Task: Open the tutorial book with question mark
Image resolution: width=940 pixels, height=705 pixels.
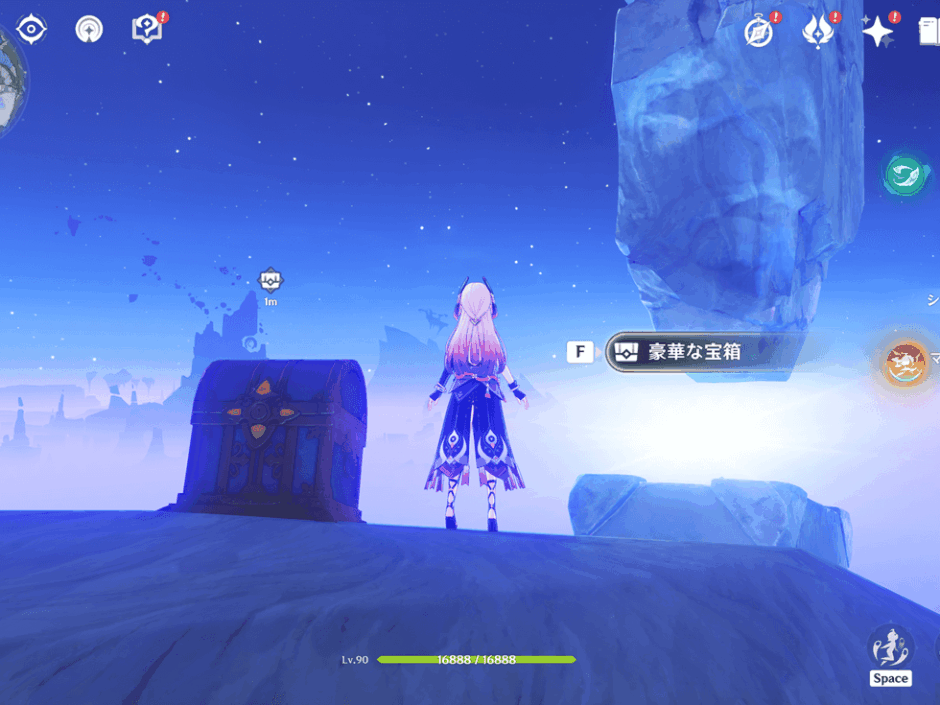Action: click(147, 30)
